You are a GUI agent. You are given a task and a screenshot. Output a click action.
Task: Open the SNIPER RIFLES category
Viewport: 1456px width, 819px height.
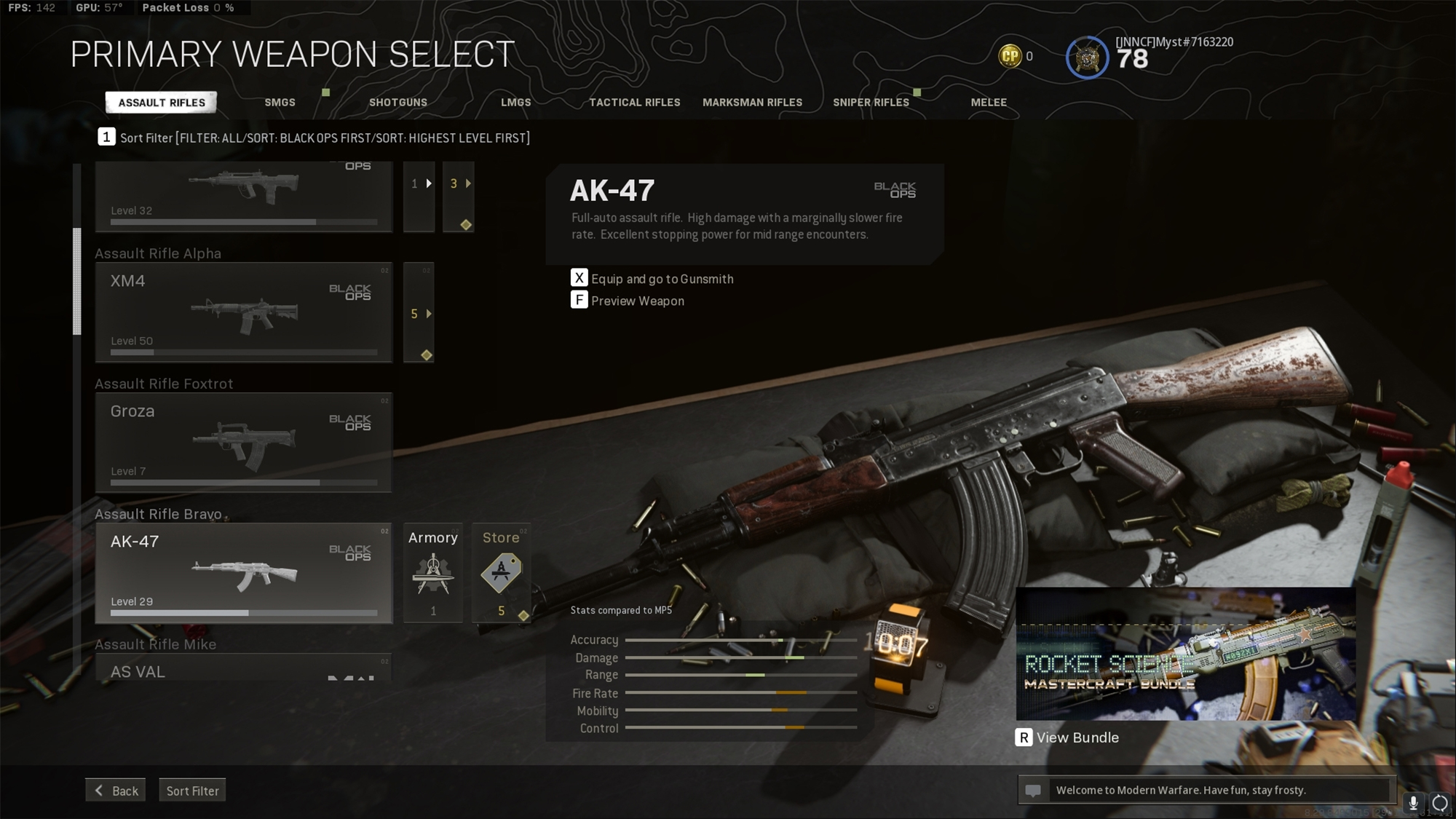(x=871, y=103)
